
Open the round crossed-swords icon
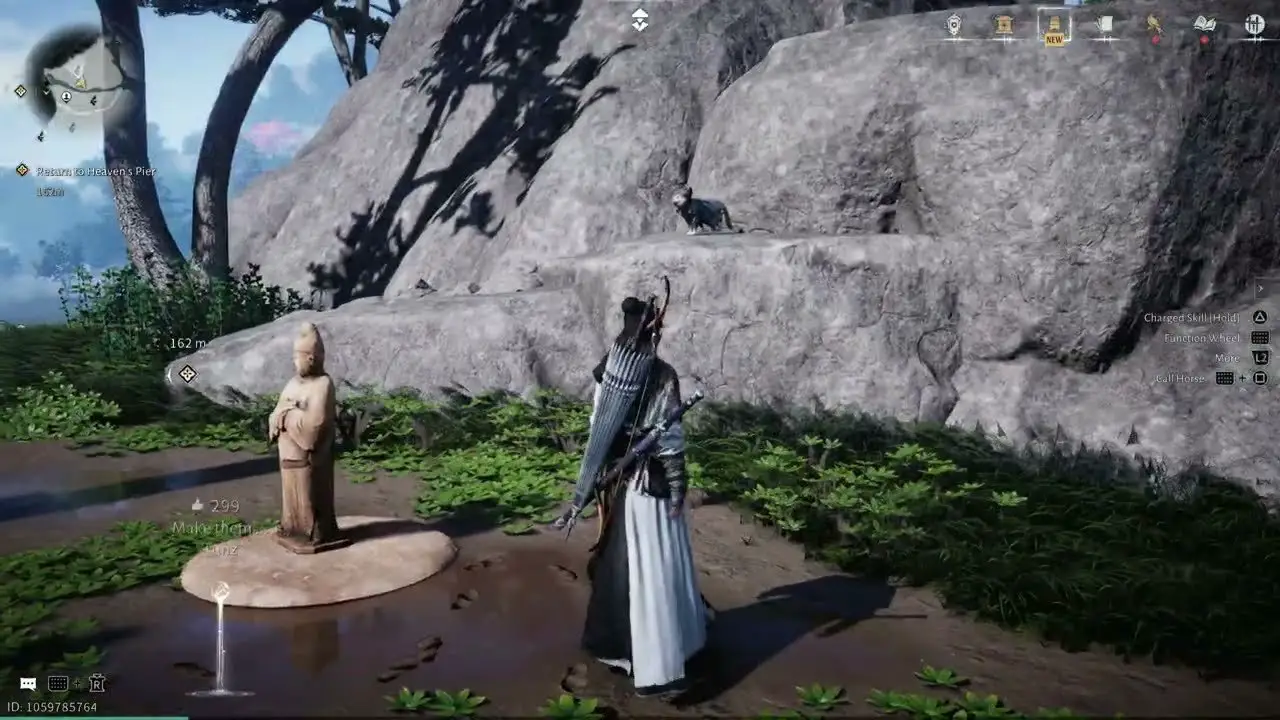[1254, 26]
